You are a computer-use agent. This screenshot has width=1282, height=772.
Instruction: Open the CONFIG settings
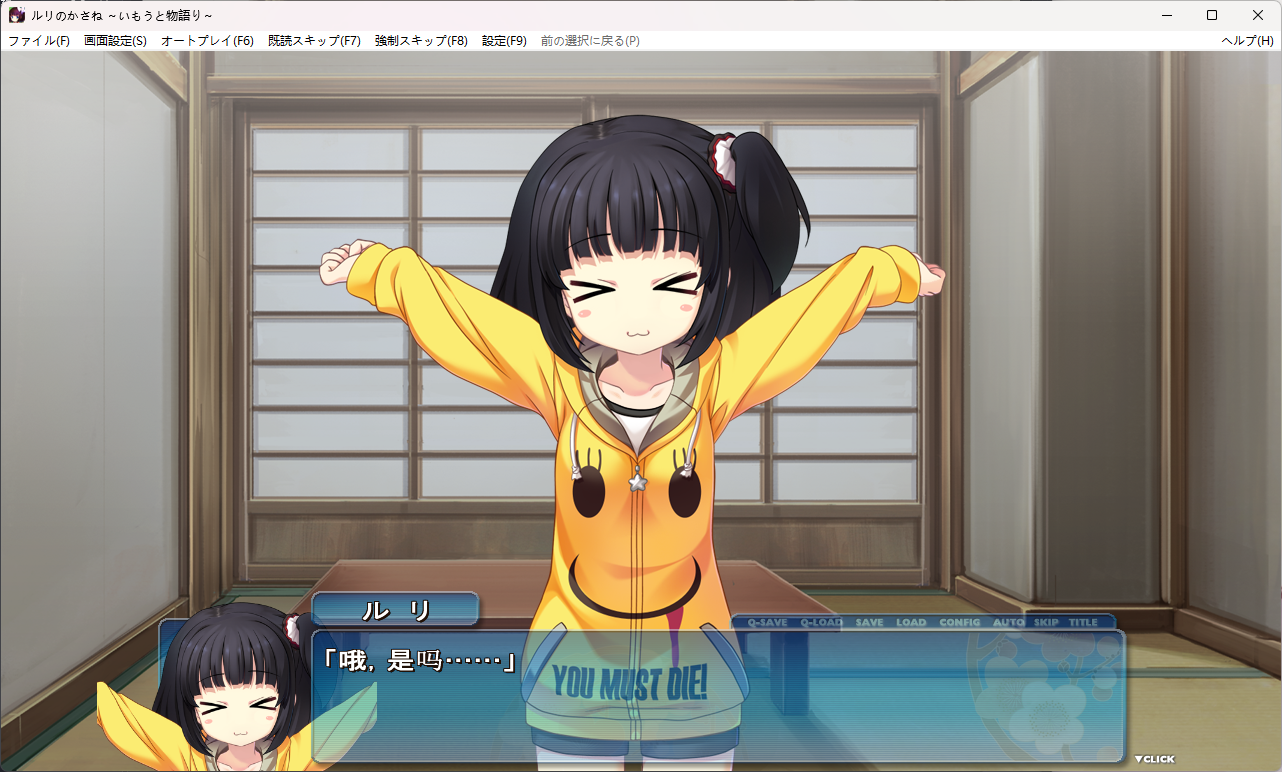[x=960, y=622]
